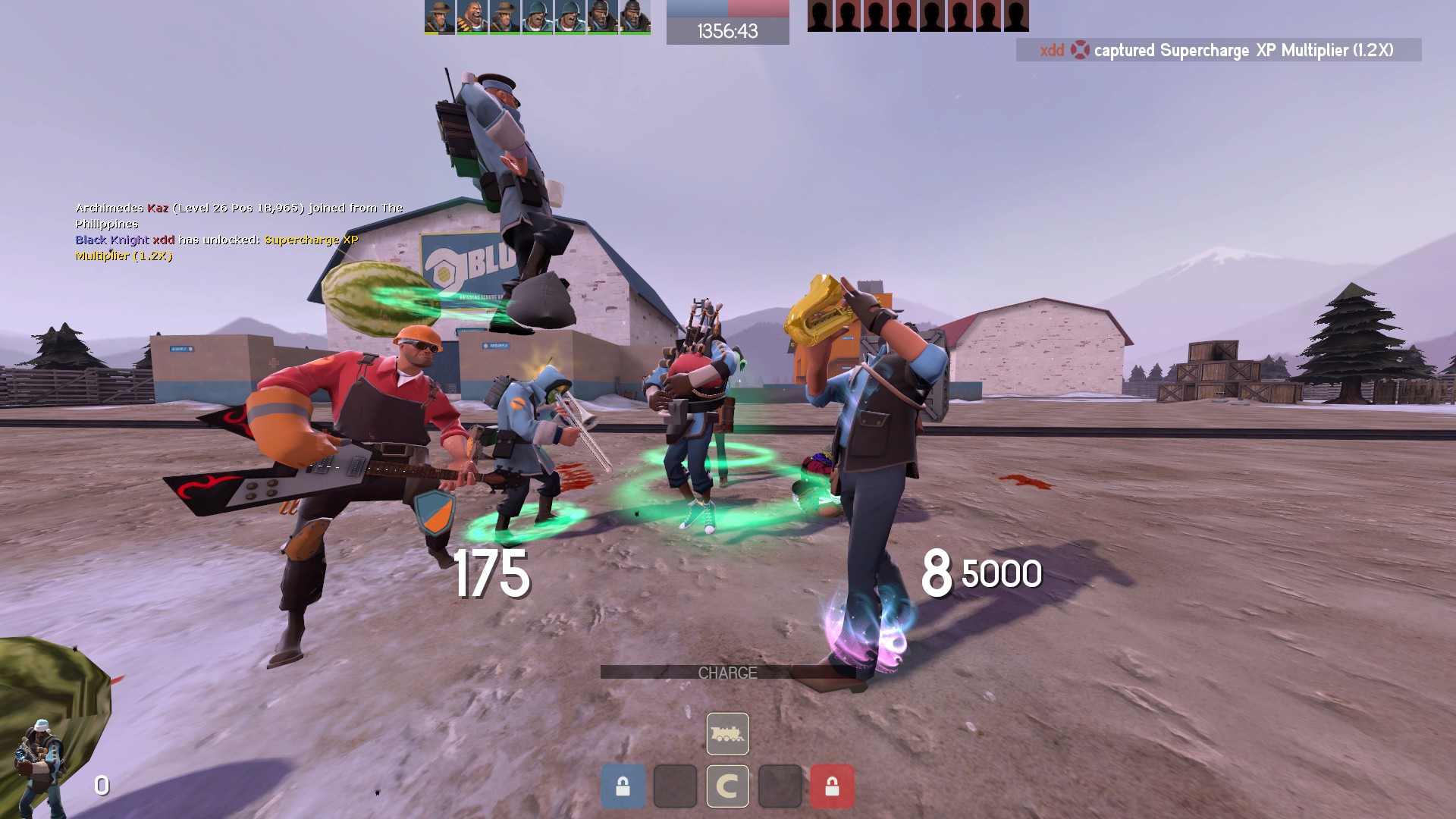
Task: Select the red locked control point icon
Action: 832,786
